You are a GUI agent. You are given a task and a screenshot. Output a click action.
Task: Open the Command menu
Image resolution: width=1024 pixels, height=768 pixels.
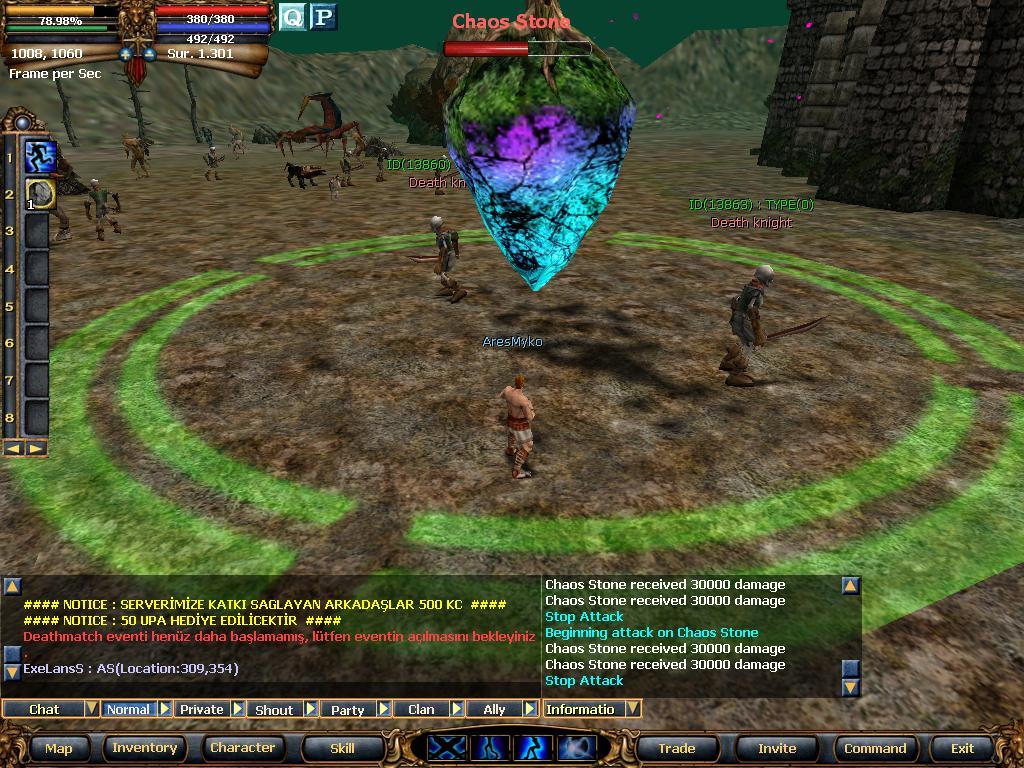[875, 748]
